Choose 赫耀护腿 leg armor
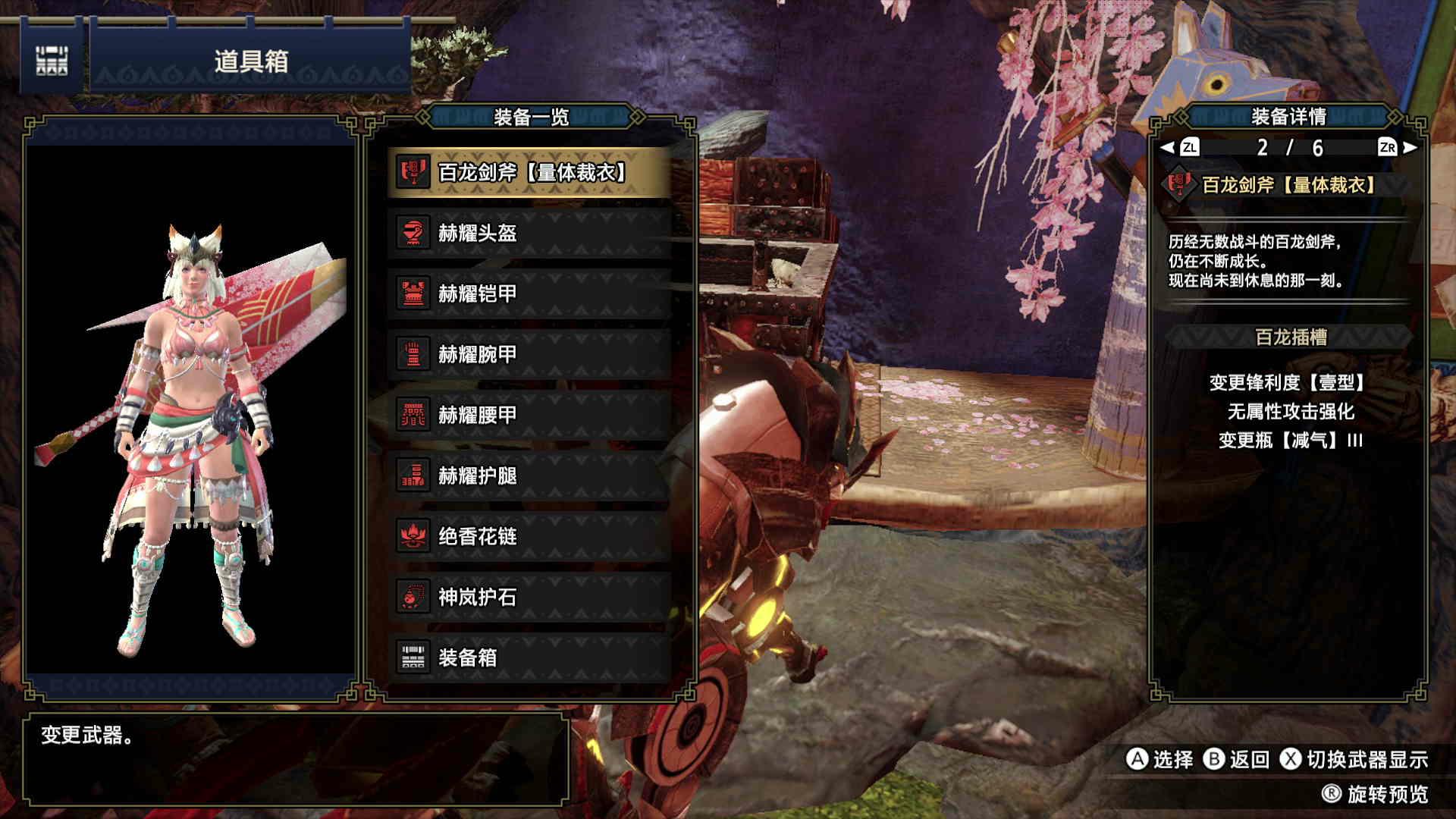The image size is (1456, 819). click(x=529, y=476)
